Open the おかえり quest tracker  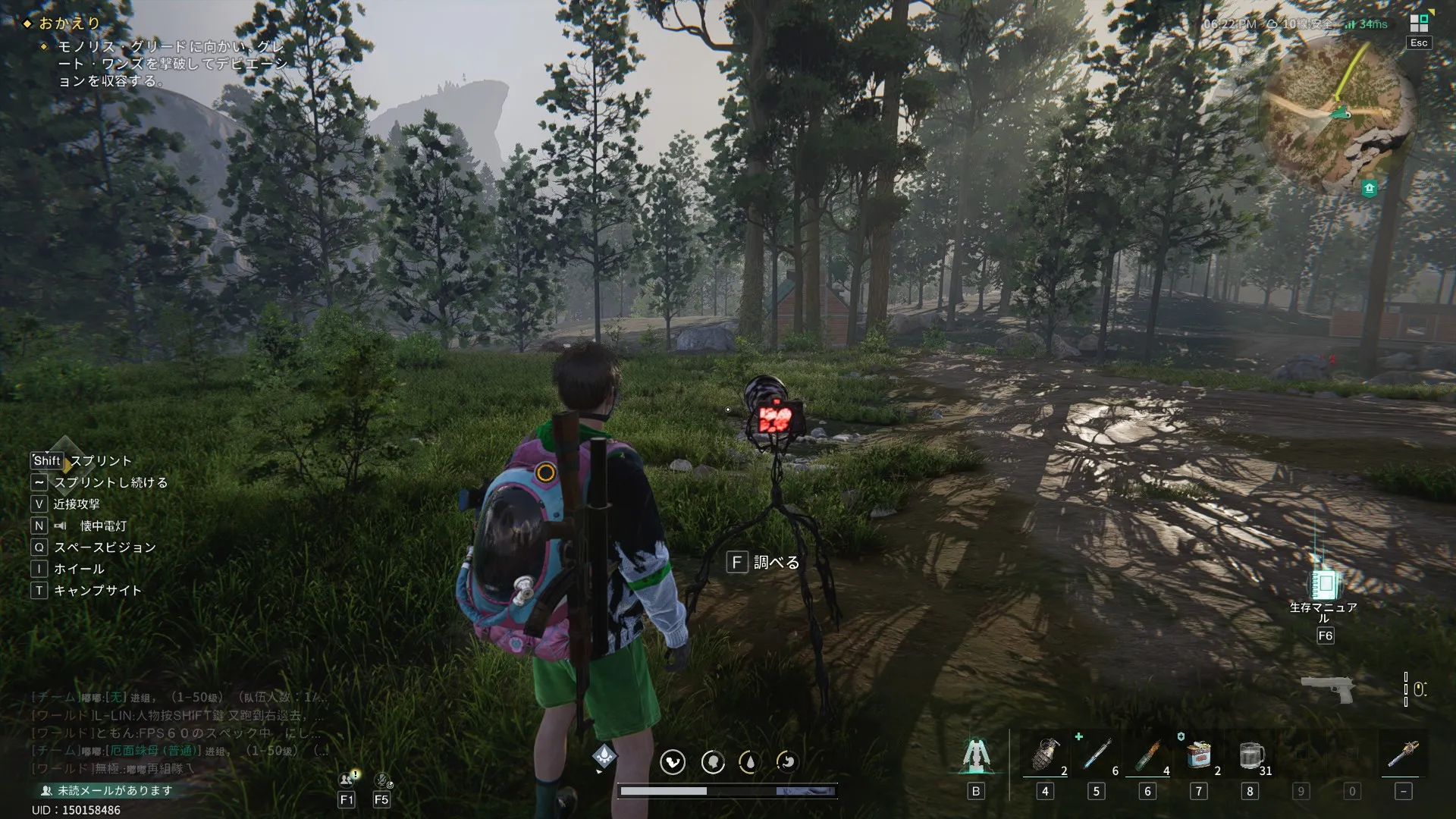coord(70,24)
